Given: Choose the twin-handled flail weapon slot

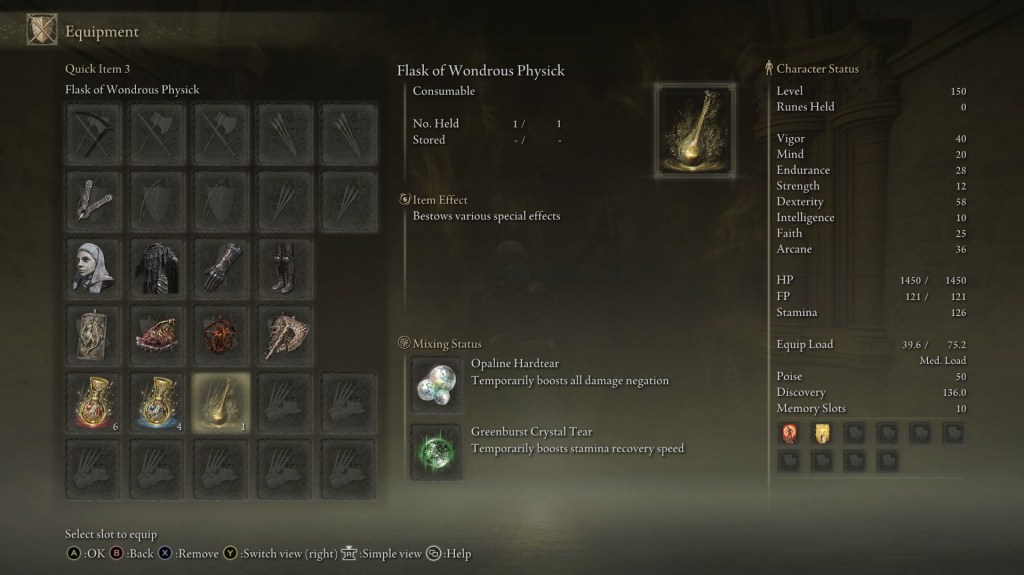Looking at the screenshot, I should click(95, 198).
